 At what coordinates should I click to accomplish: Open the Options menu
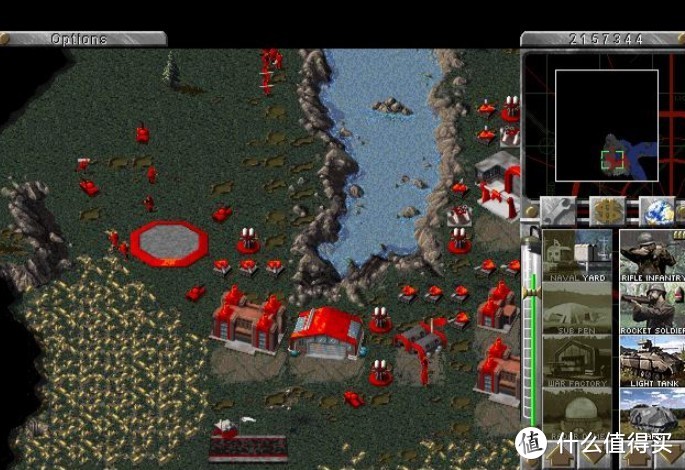tap(82, 39)
